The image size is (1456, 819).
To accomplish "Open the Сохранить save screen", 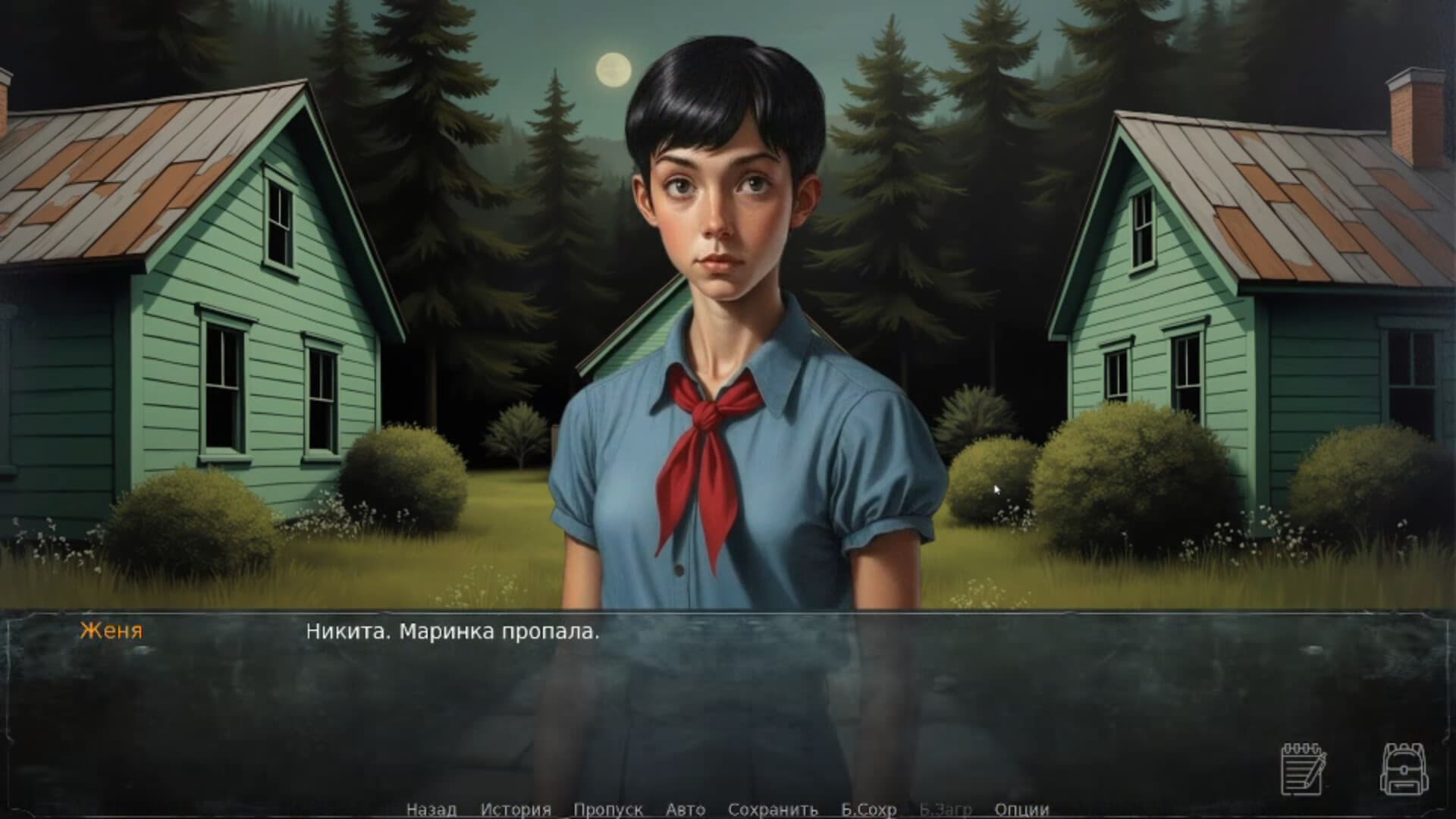I will (773, 810).
